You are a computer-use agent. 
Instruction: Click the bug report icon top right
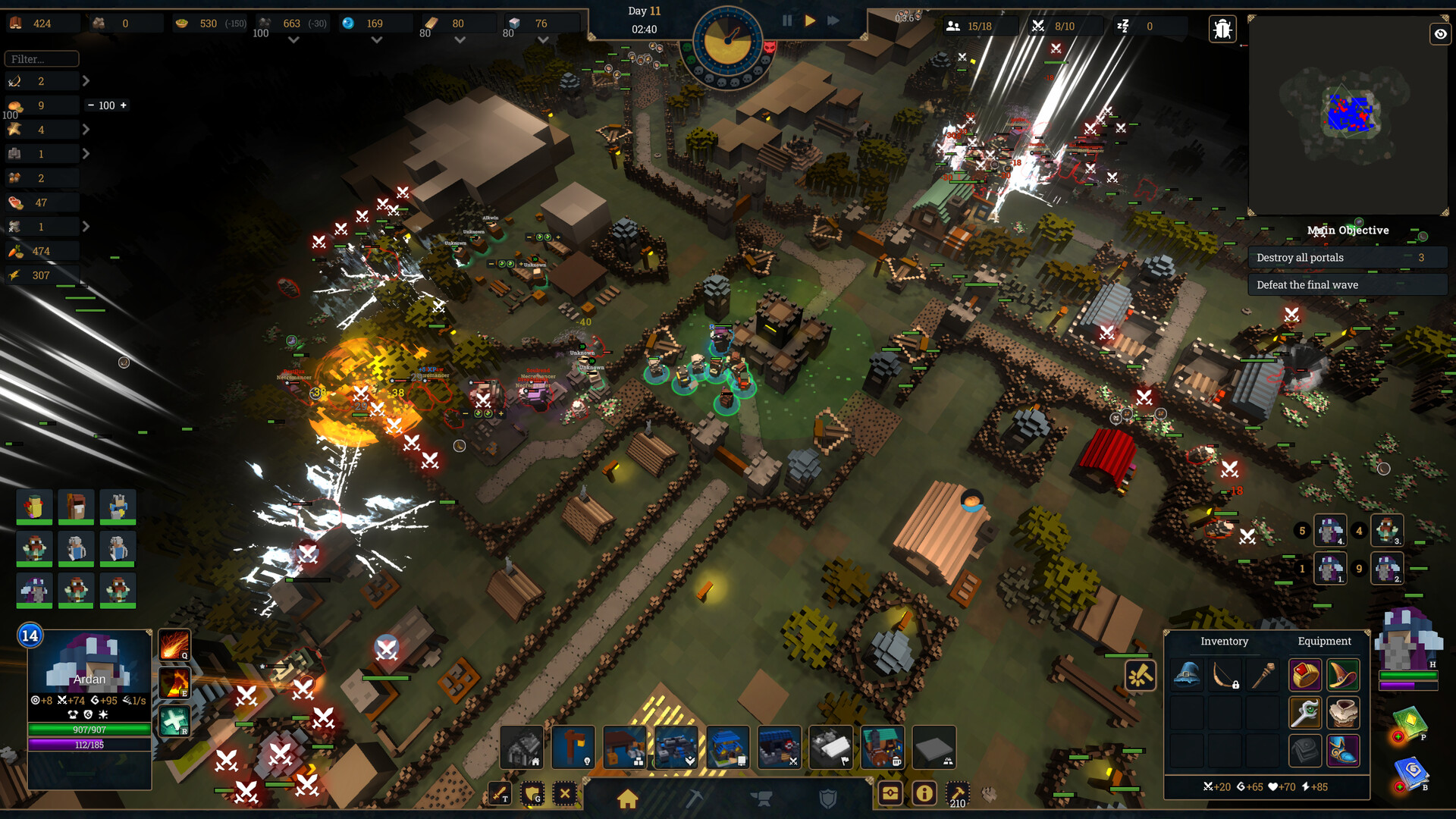tap(1224, 28)
